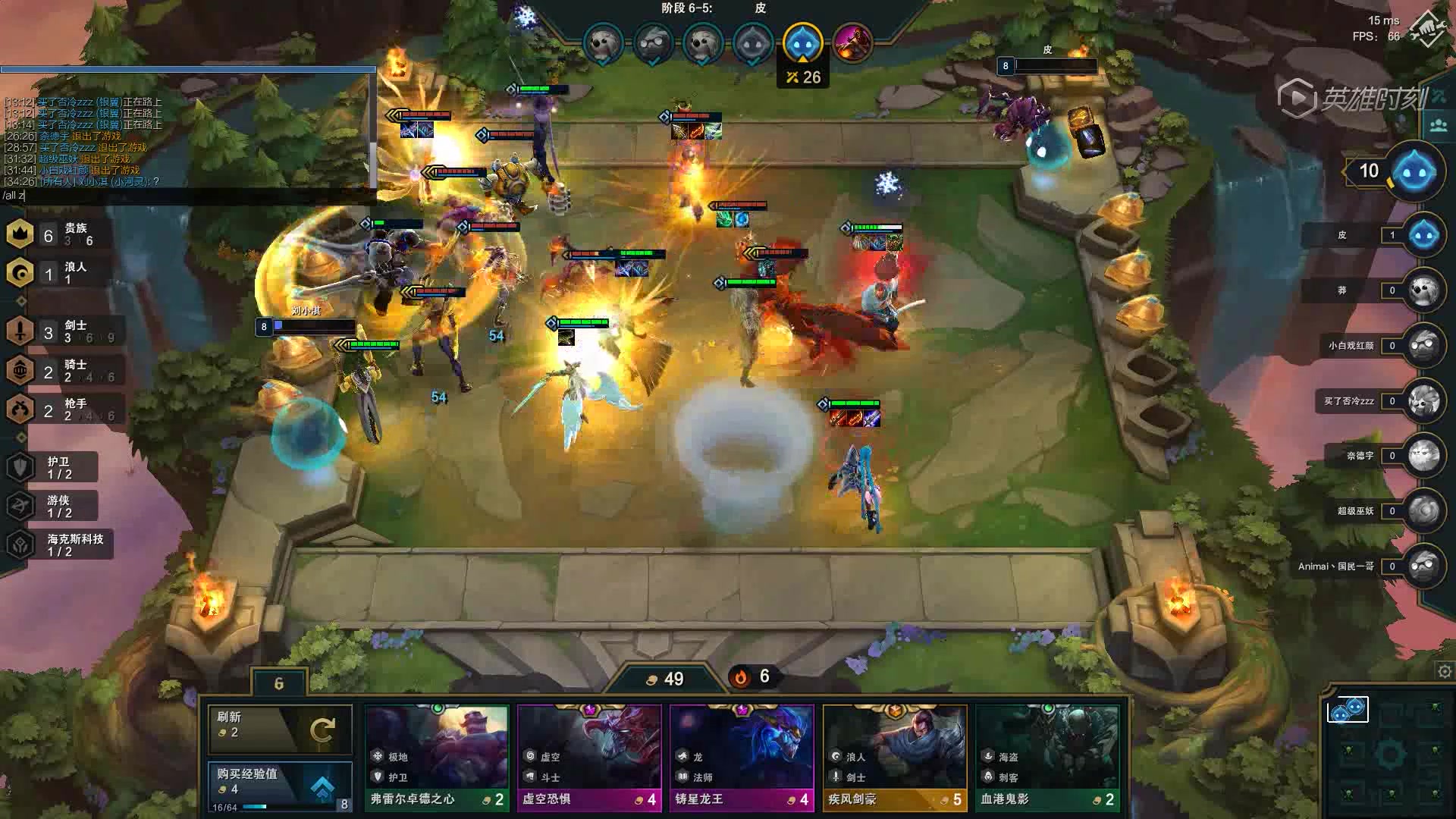The height and width of the screenshot is (819, 1456).
Task: Click the 海克斯科技 hextech trait icon
Action: point(18,544)
